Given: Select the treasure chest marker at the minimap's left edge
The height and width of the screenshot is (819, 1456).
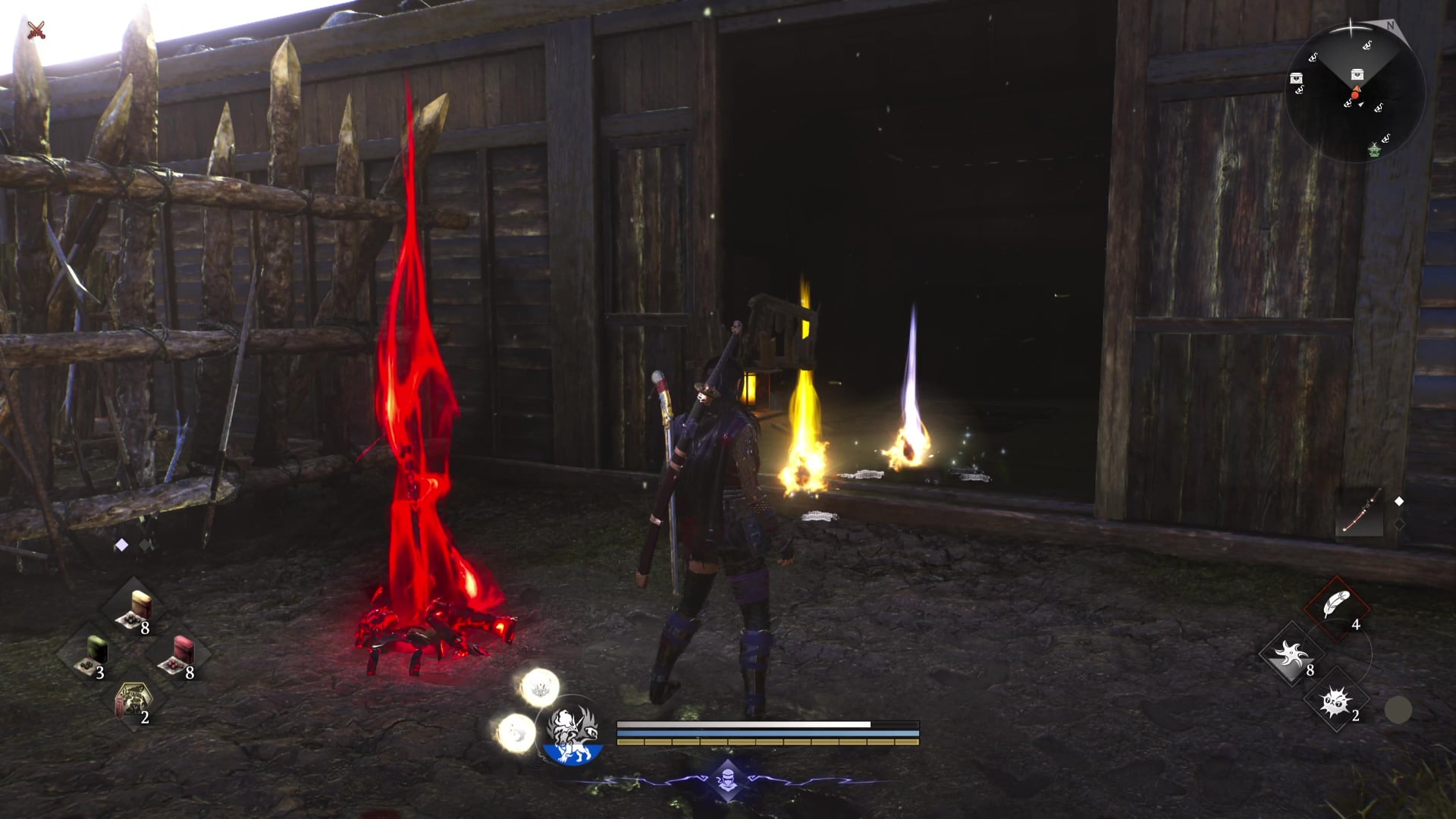Looking at the screenshot, I should pyautogui.click(x=1297, y=79).
